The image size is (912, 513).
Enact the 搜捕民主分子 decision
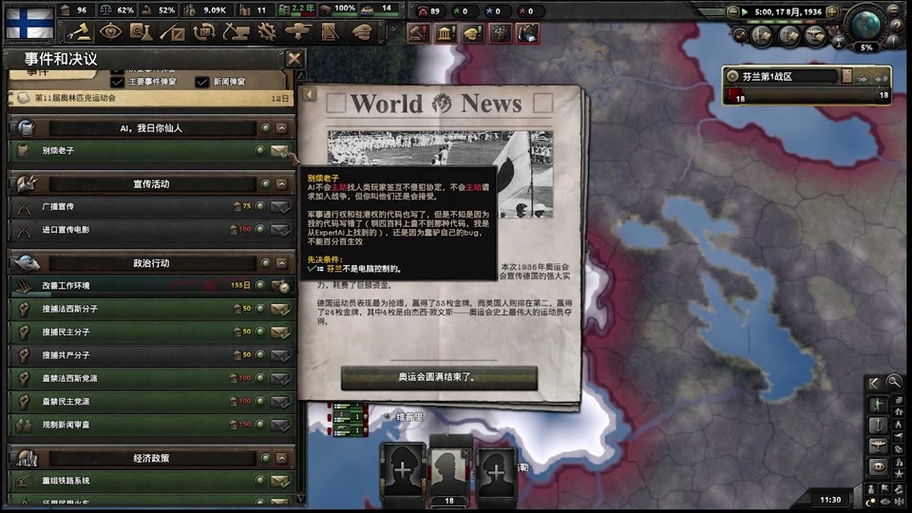[x=280, y=332]
